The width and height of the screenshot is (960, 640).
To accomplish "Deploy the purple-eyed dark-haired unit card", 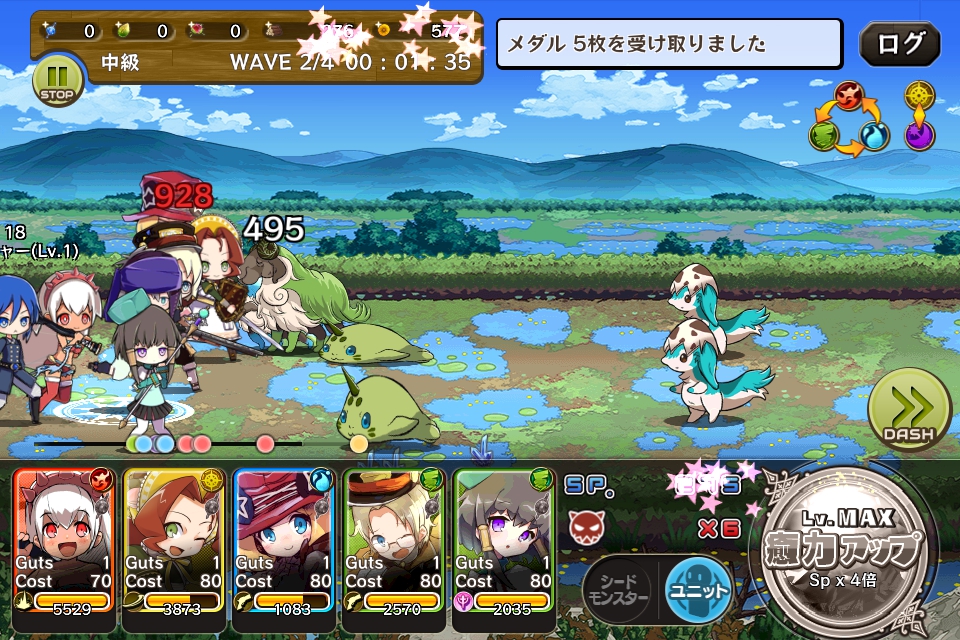I will click(x=504, y=540).
